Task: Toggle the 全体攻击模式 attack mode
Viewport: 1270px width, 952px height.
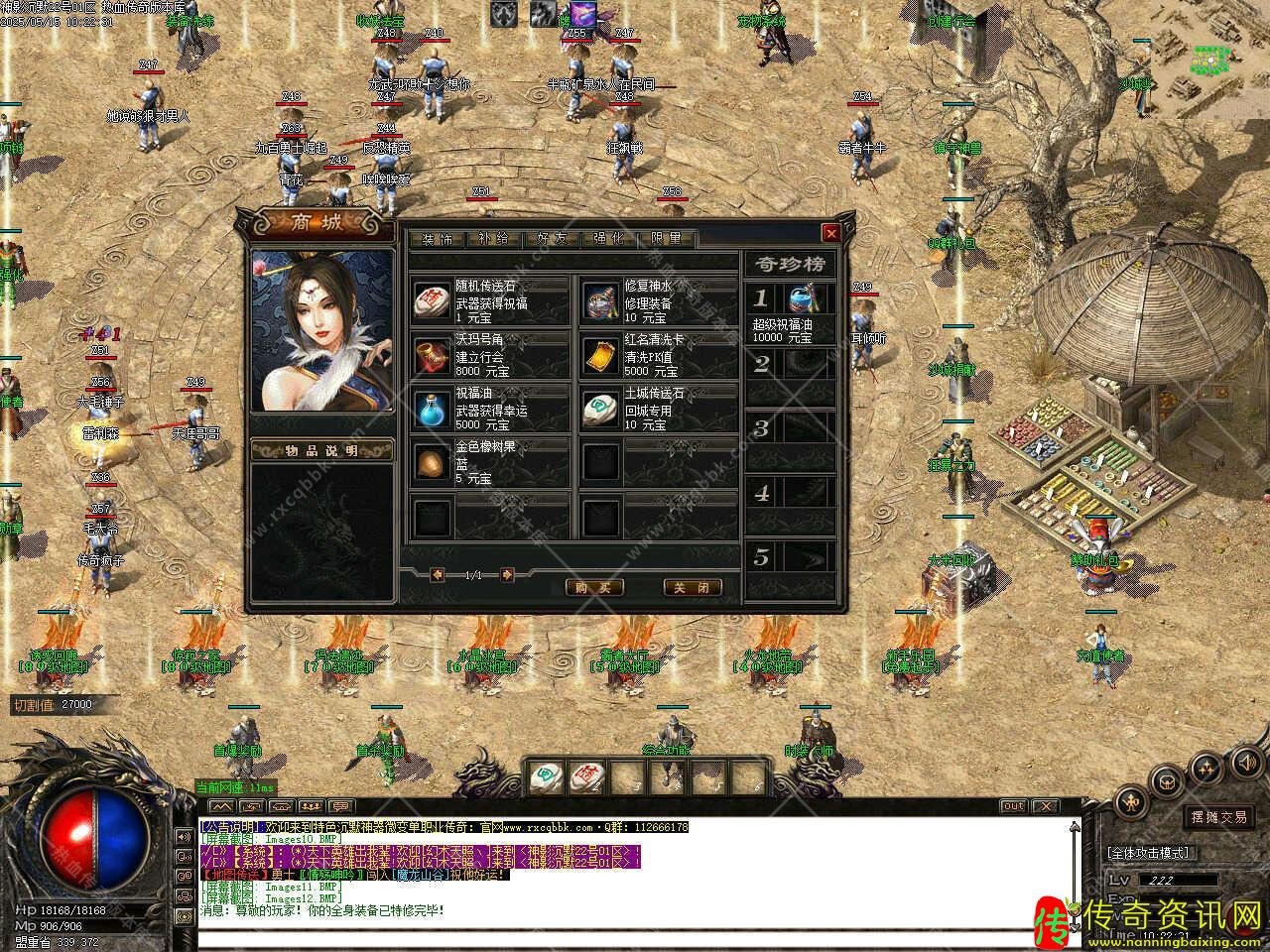Action: (1149, 853)
